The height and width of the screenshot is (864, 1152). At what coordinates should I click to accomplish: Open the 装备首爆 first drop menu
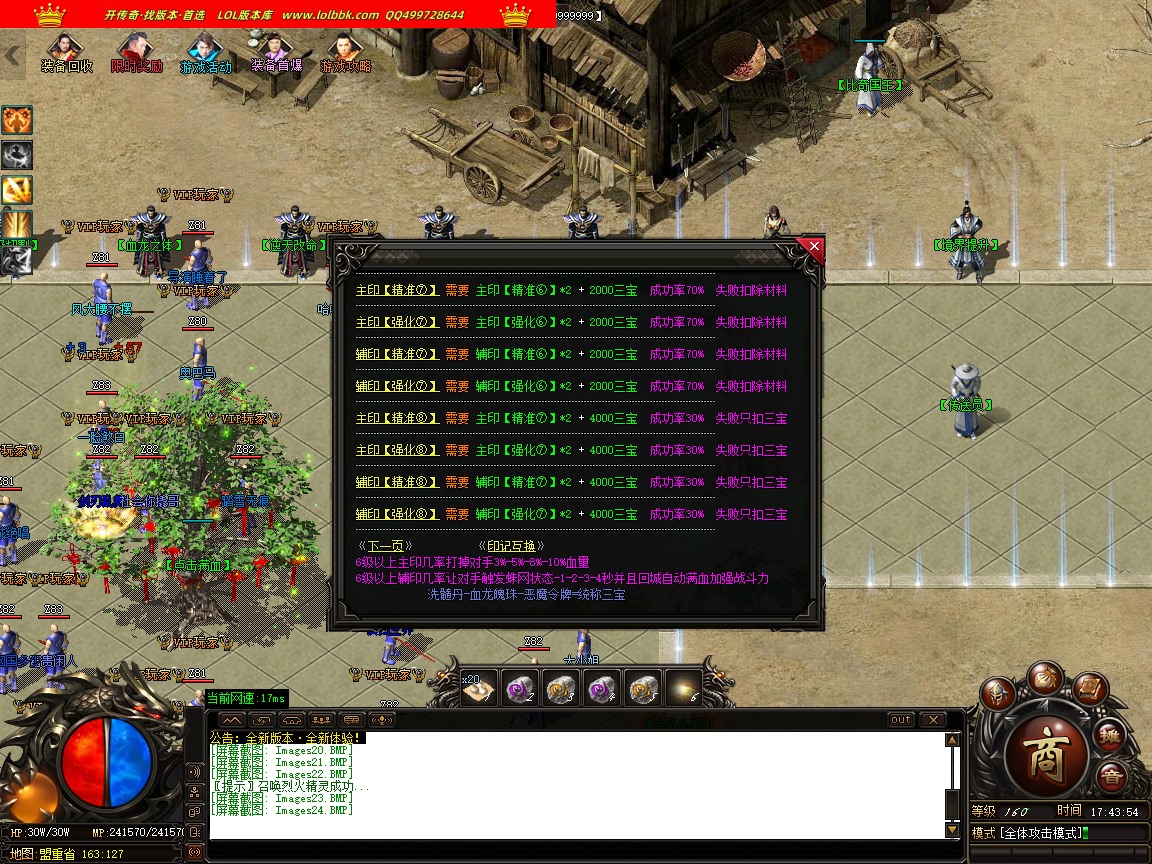coord(275,53)
